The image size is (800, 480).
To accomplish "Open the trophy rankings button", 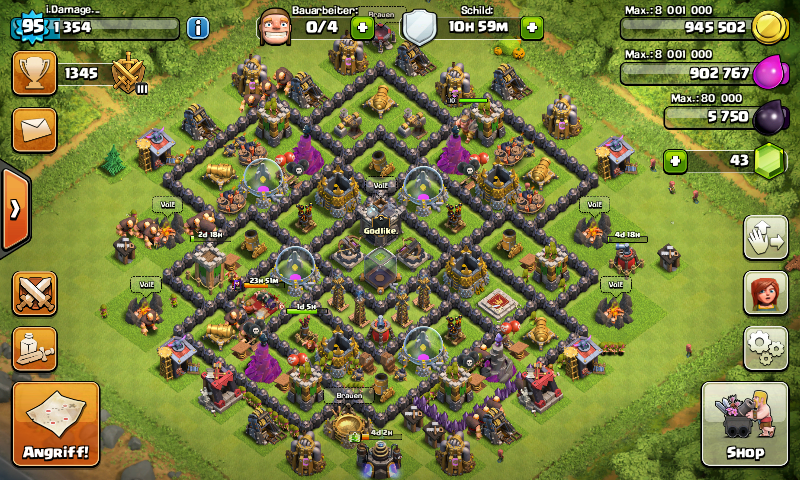I will pos(34,74).
